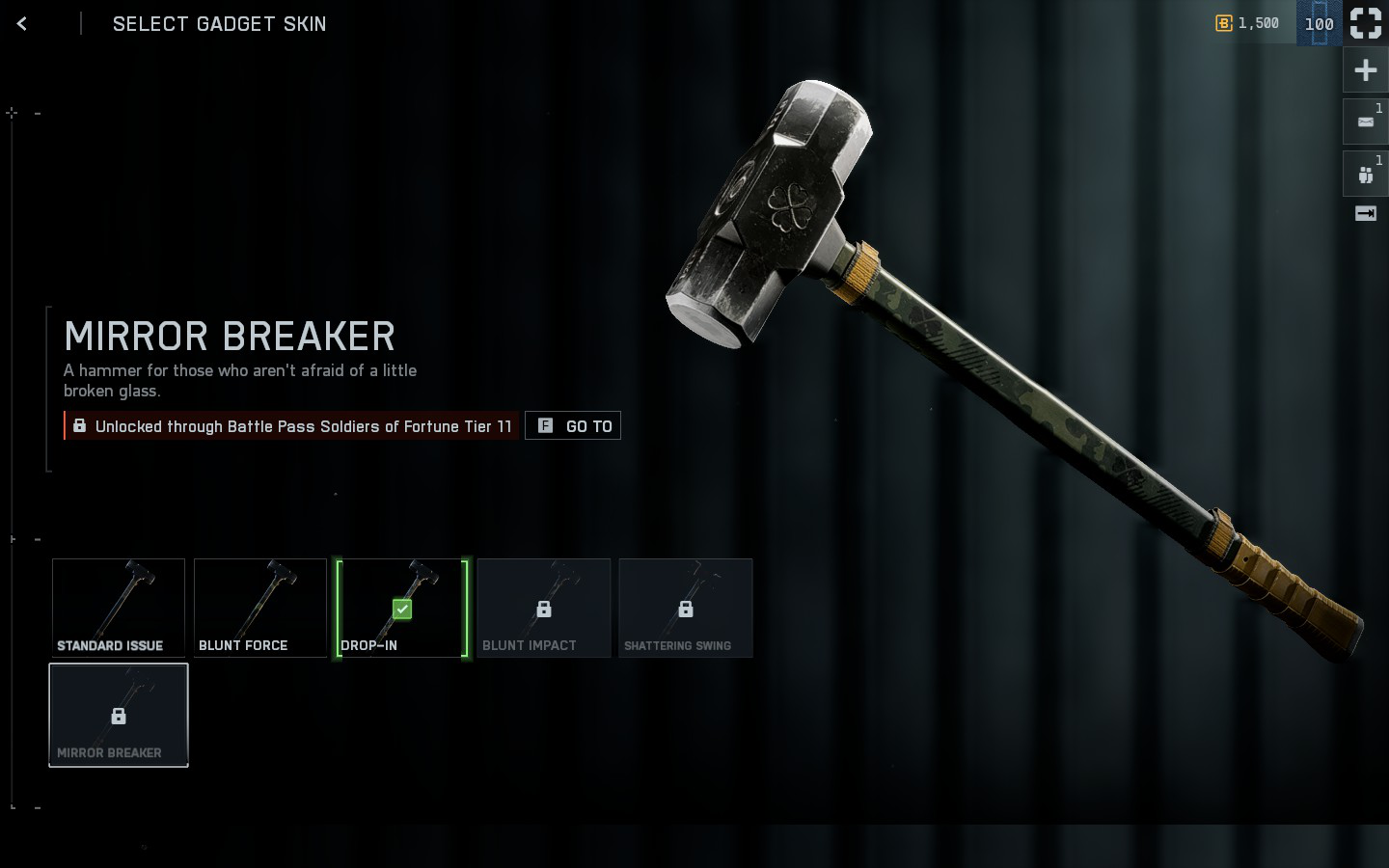
Task: Open the plus button in sidebar
Action: tap(1365, 70)
